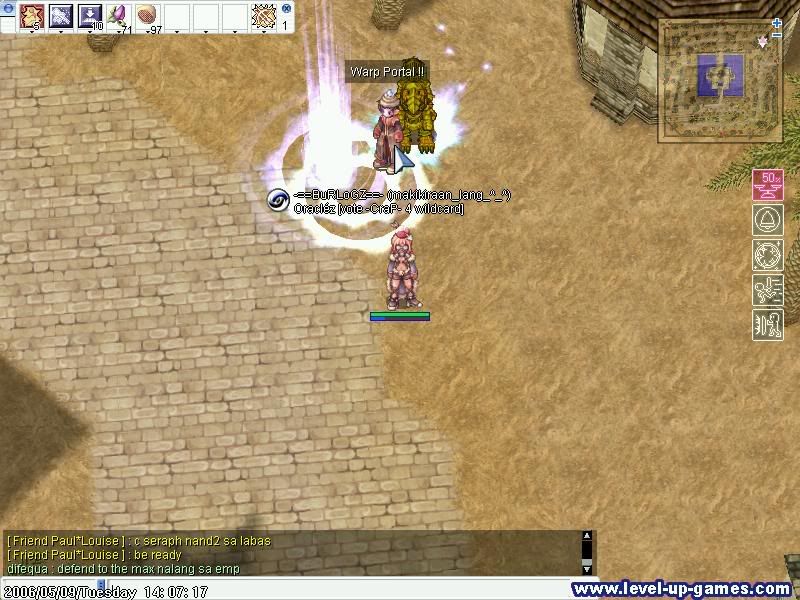Close the hotbar with the blue X
This screenshot has width=800, height=600.
pos(286,7)
